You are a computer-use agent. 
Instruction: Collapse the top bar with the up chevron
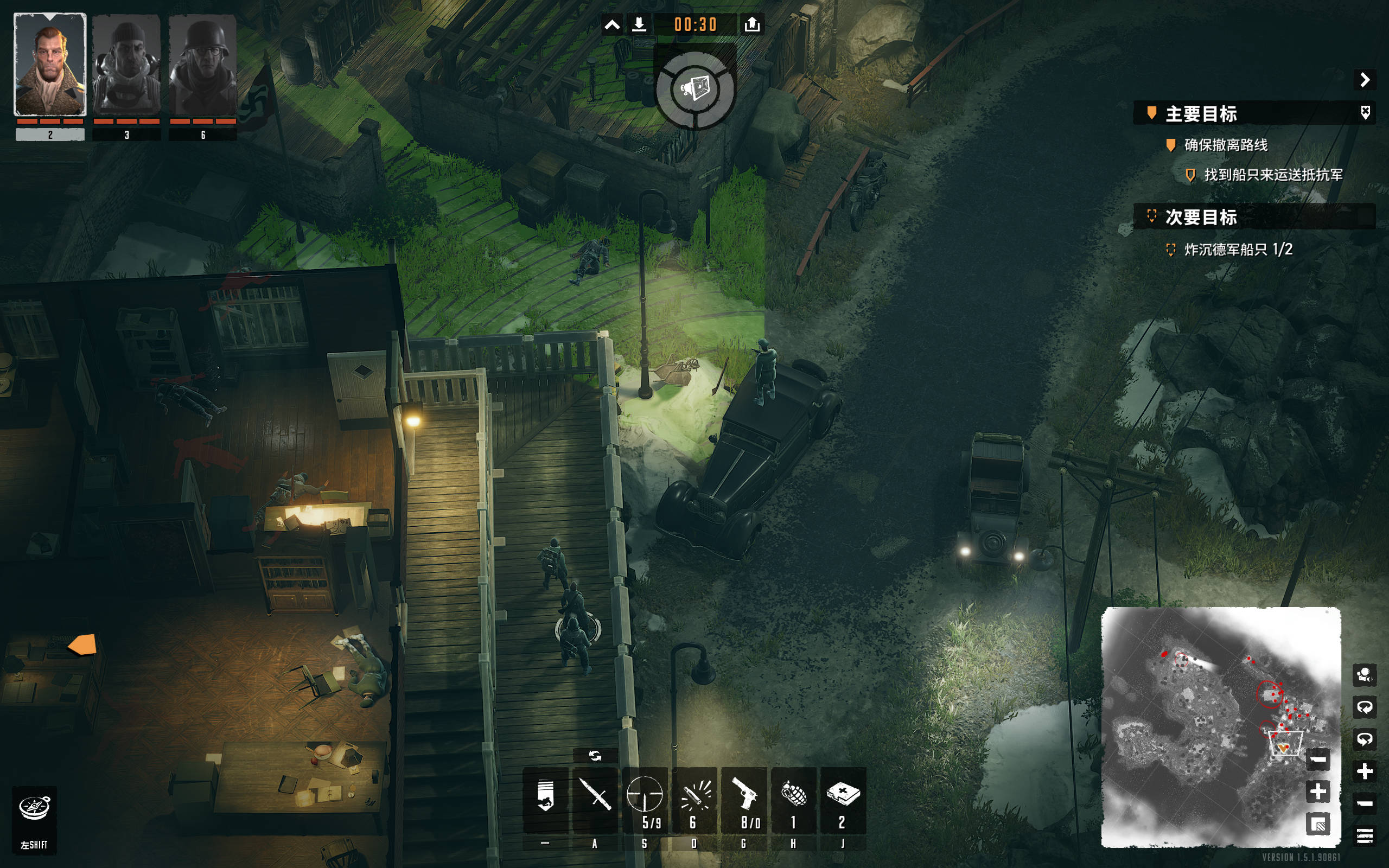613,25
